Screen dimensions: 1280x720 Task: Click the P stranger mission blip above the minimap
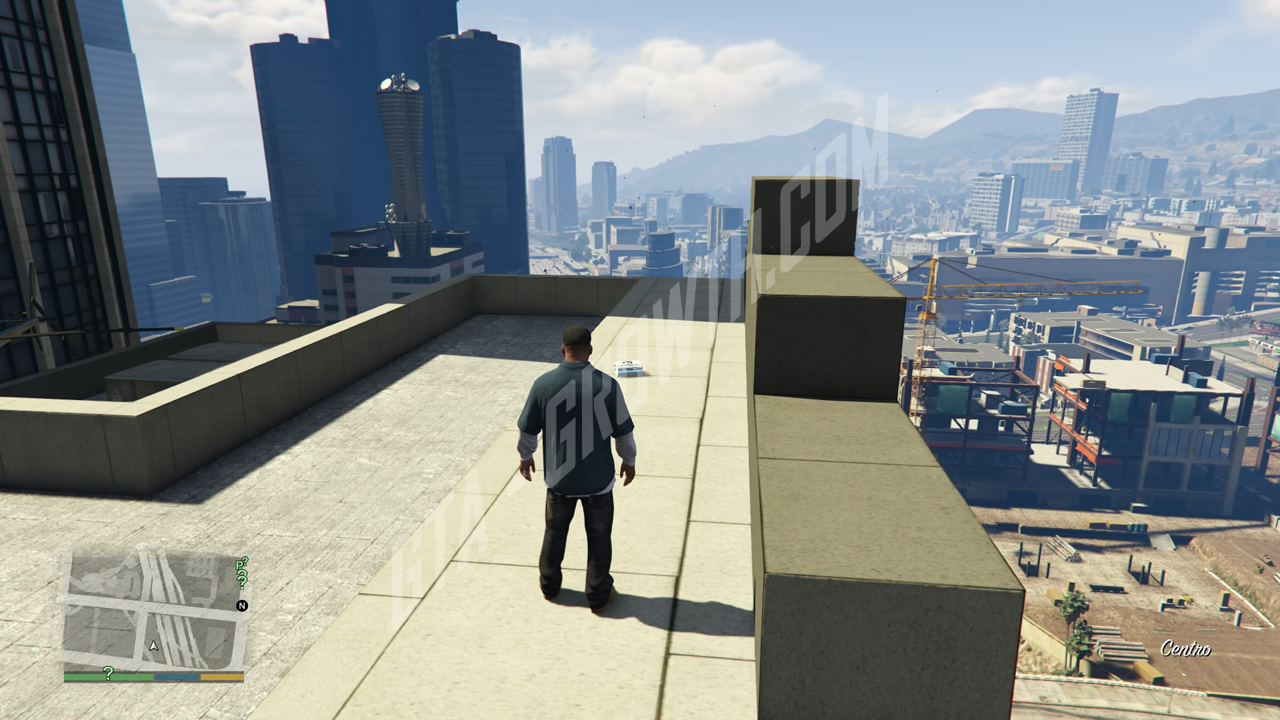tap(238, 564)
